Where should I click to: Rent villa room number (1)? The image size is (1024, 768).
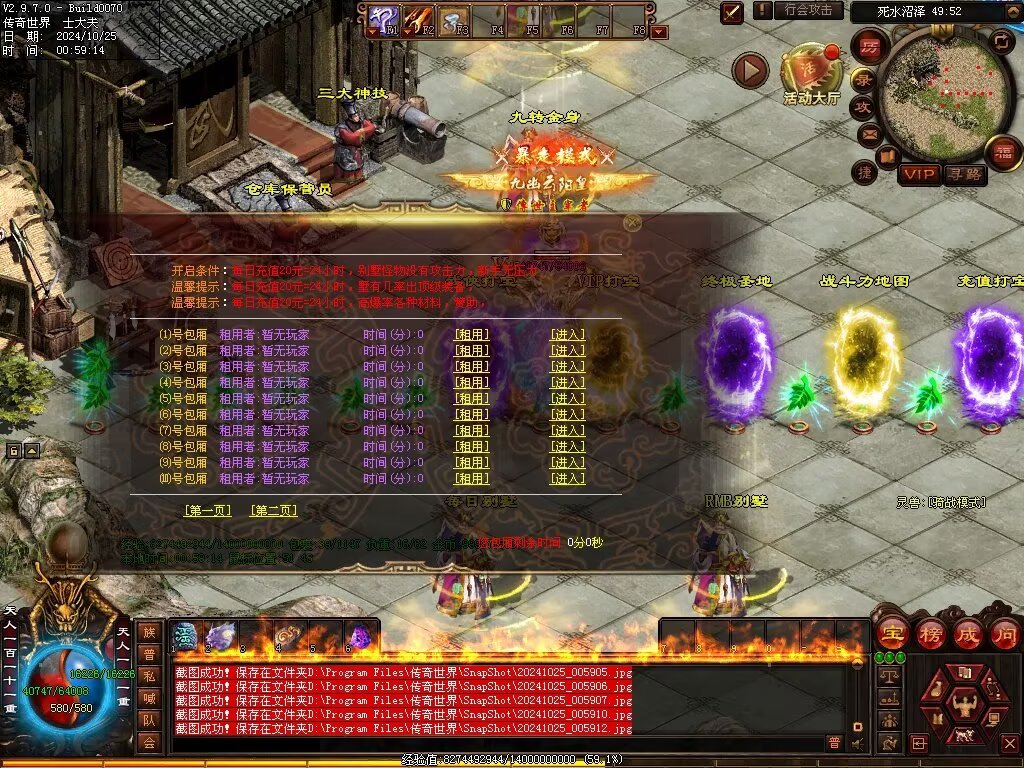point(472,335)
